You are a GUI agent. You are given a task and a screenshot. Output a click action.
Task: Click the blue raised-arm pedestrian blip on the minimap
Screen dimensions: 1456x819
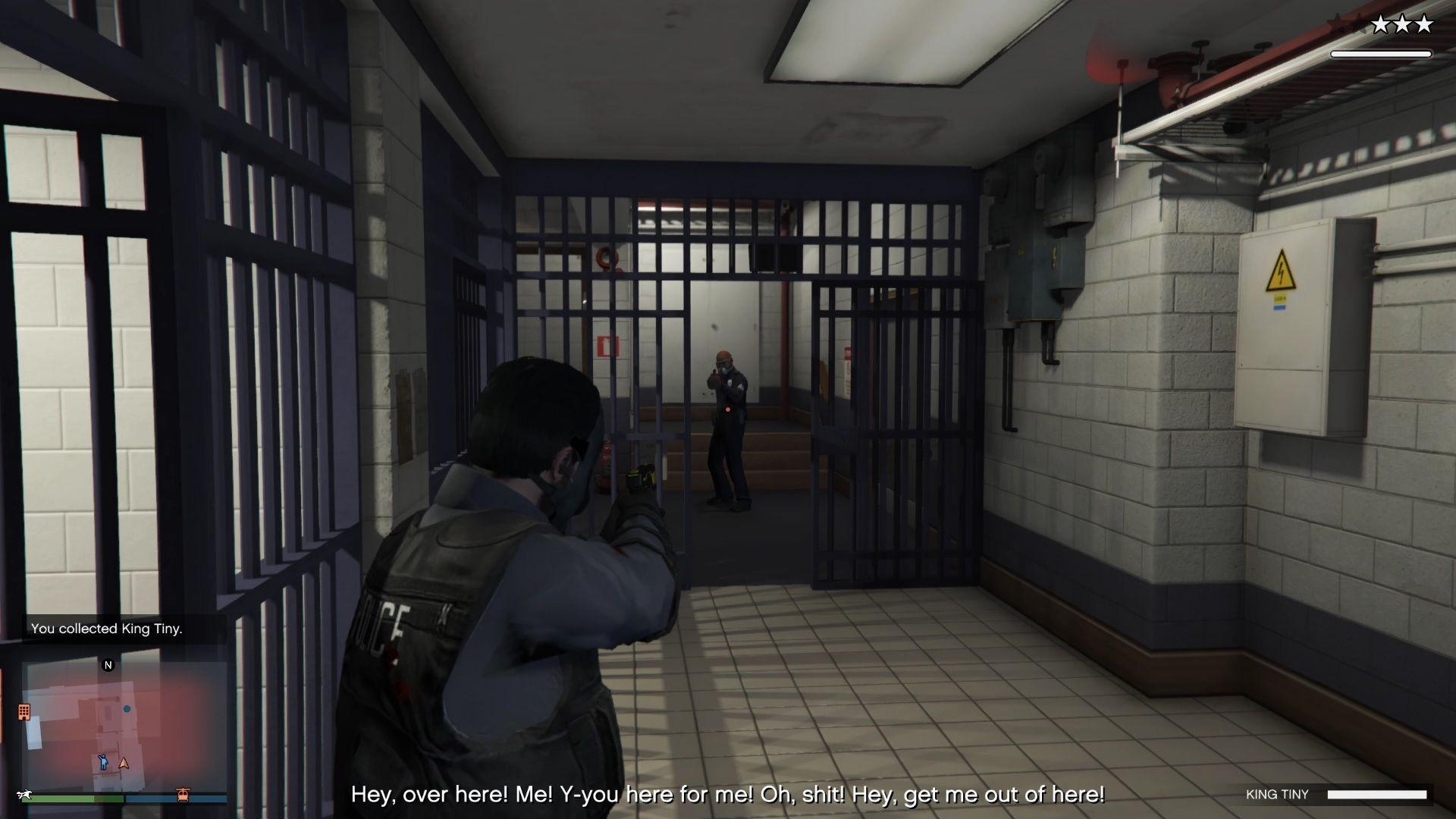pos(103,763)
